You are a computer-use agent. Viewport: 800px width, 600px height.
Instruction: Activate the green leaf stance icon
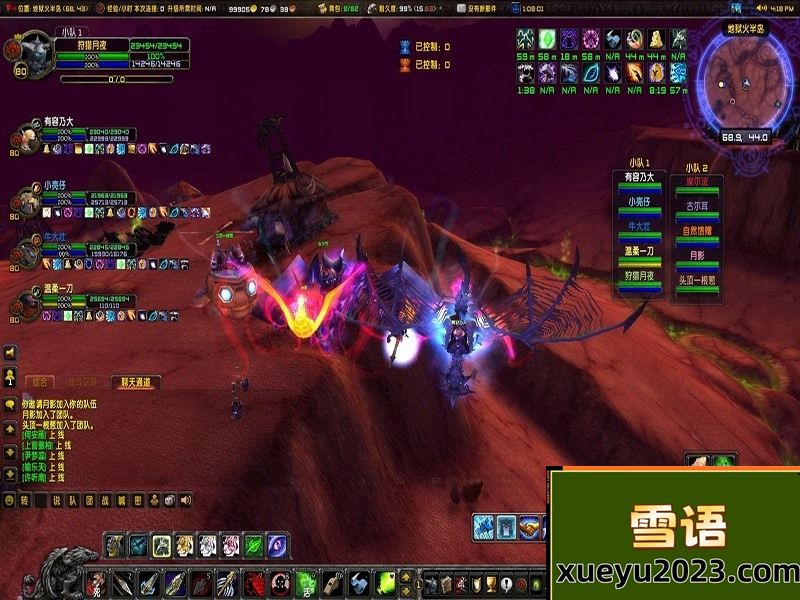pyautogui.click(x=256, y=545)
